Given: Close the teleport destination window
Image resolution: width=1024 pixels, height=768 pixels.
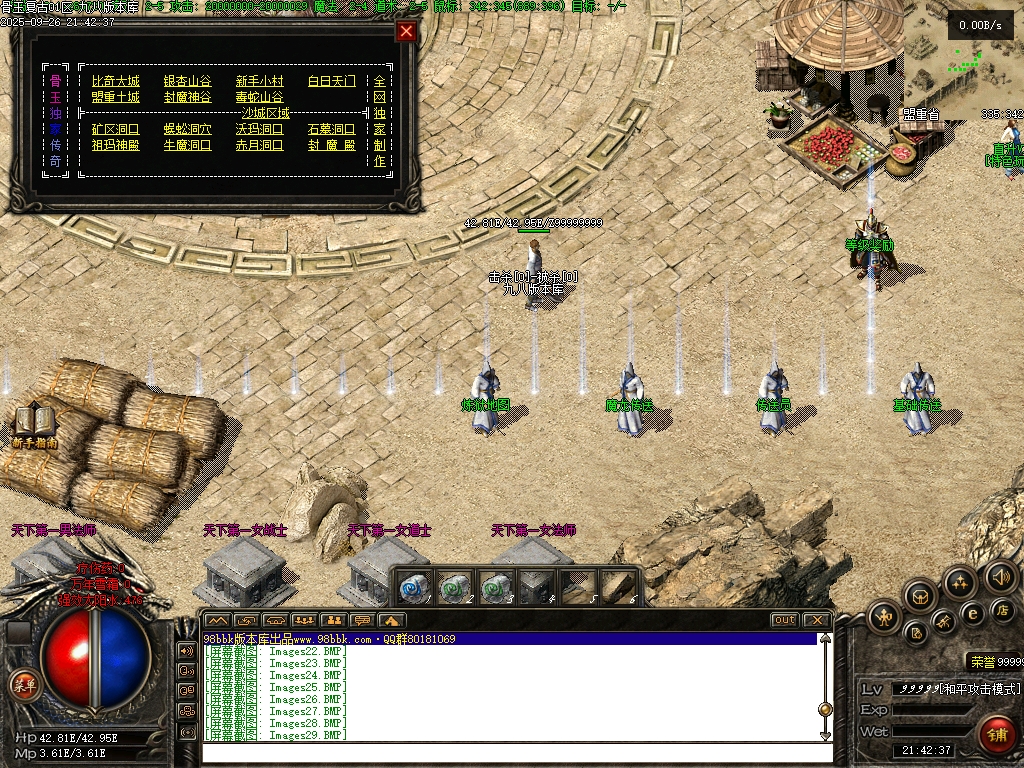Looking at the screenshot, I should pos(406,31).
